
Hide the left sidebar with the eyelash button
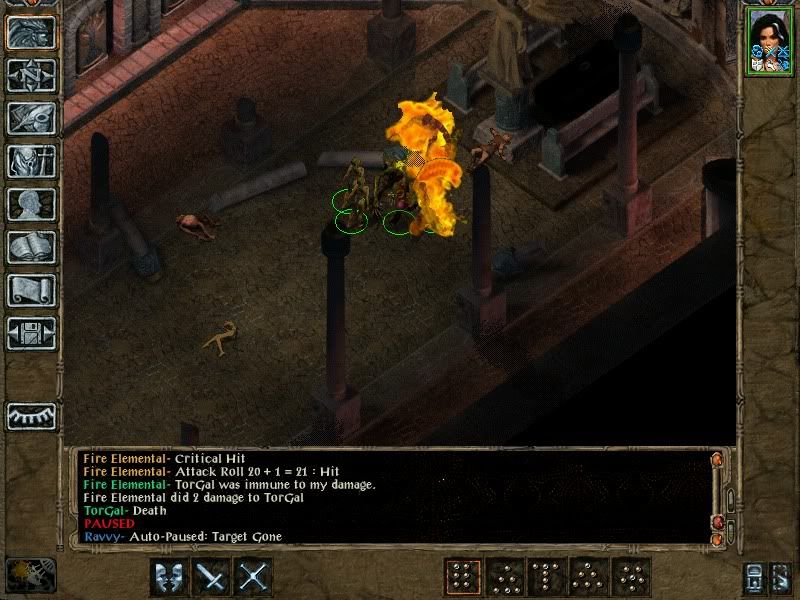click(31, 414)
